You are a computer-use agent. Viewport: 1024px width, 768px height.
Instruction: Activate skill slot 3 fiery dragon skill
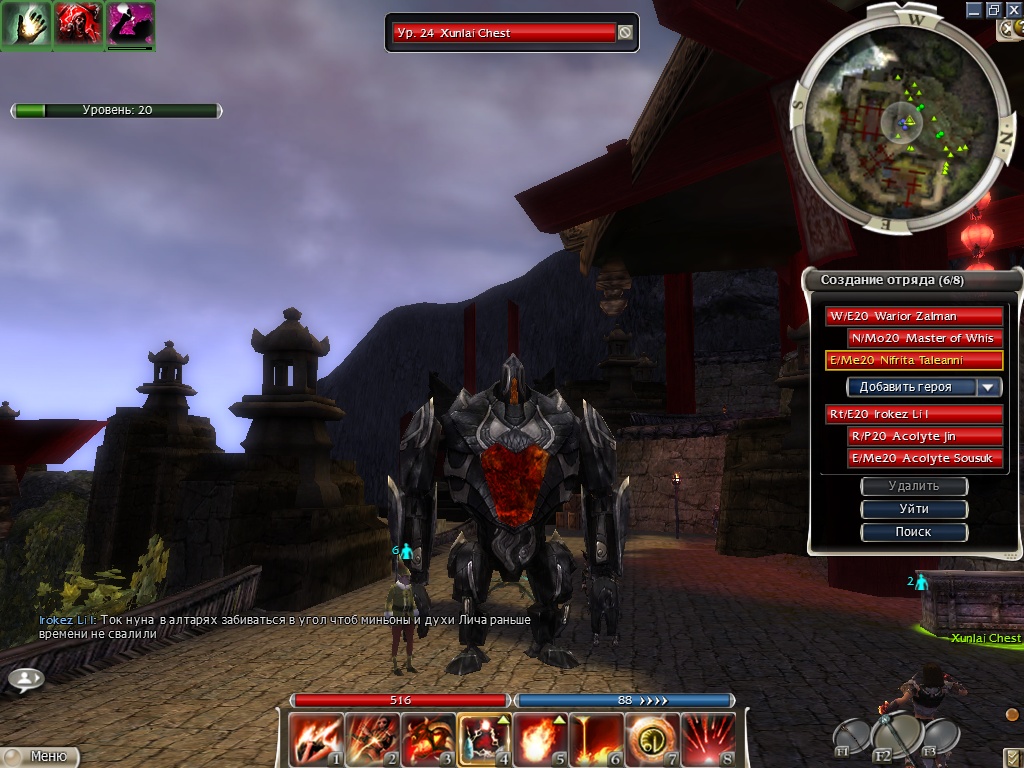pos(426,738)
